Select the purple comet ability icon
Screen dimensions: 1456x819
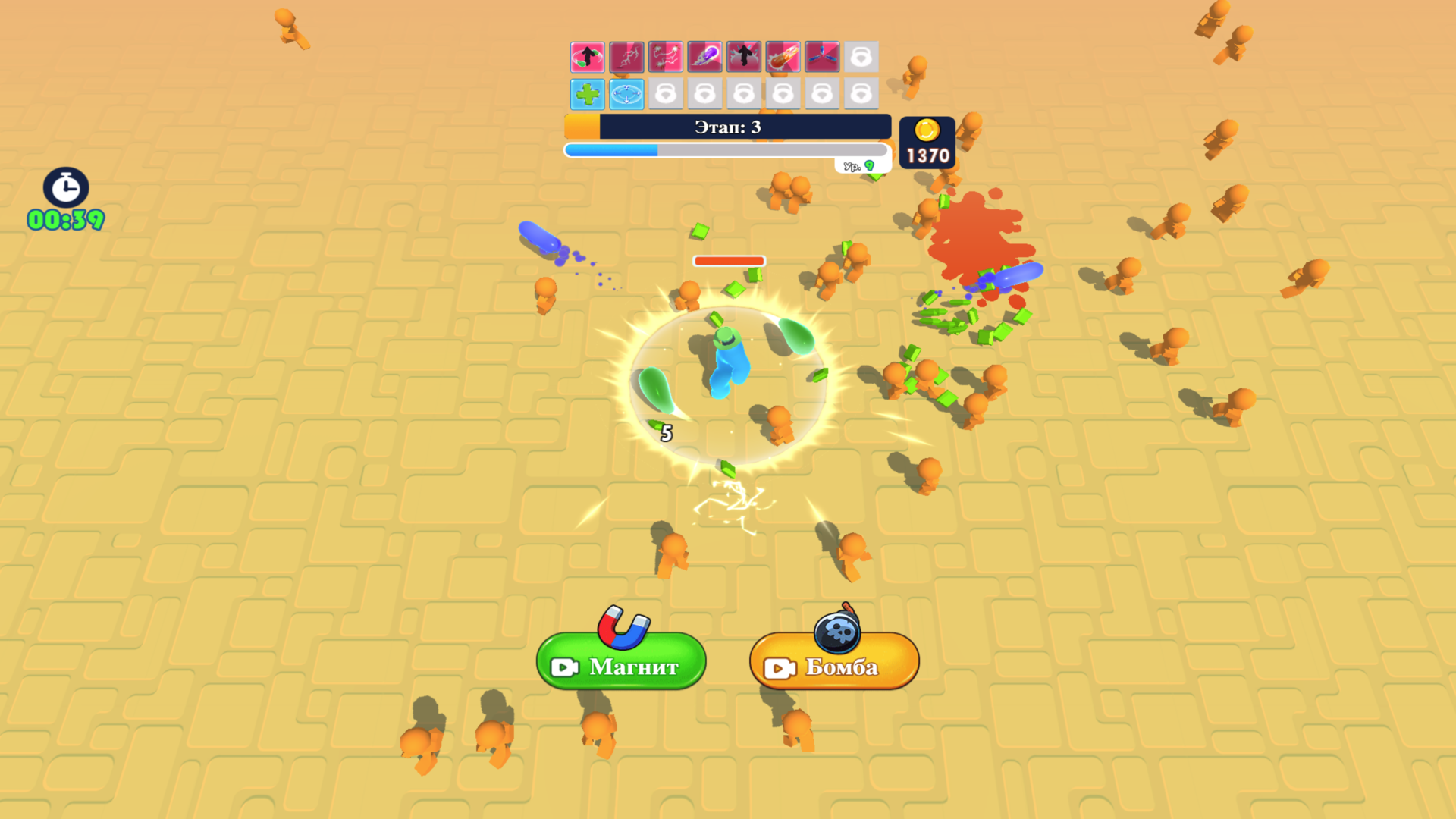point(706,57)
